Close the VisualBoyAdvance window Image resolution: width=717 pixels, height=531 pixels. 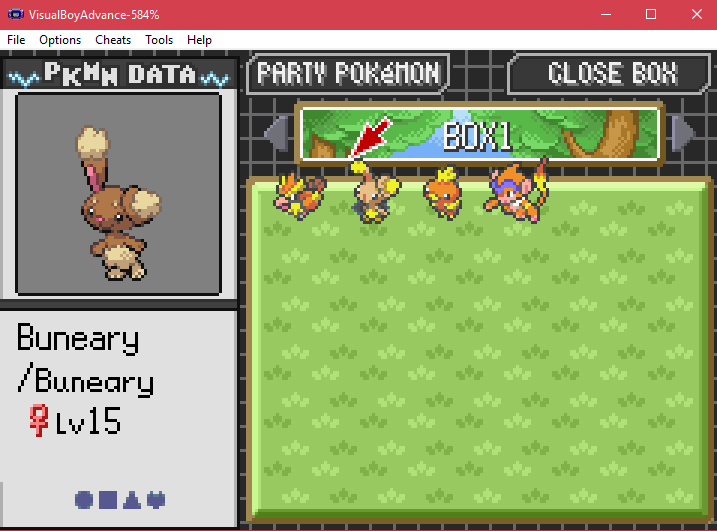coord(695,14)
